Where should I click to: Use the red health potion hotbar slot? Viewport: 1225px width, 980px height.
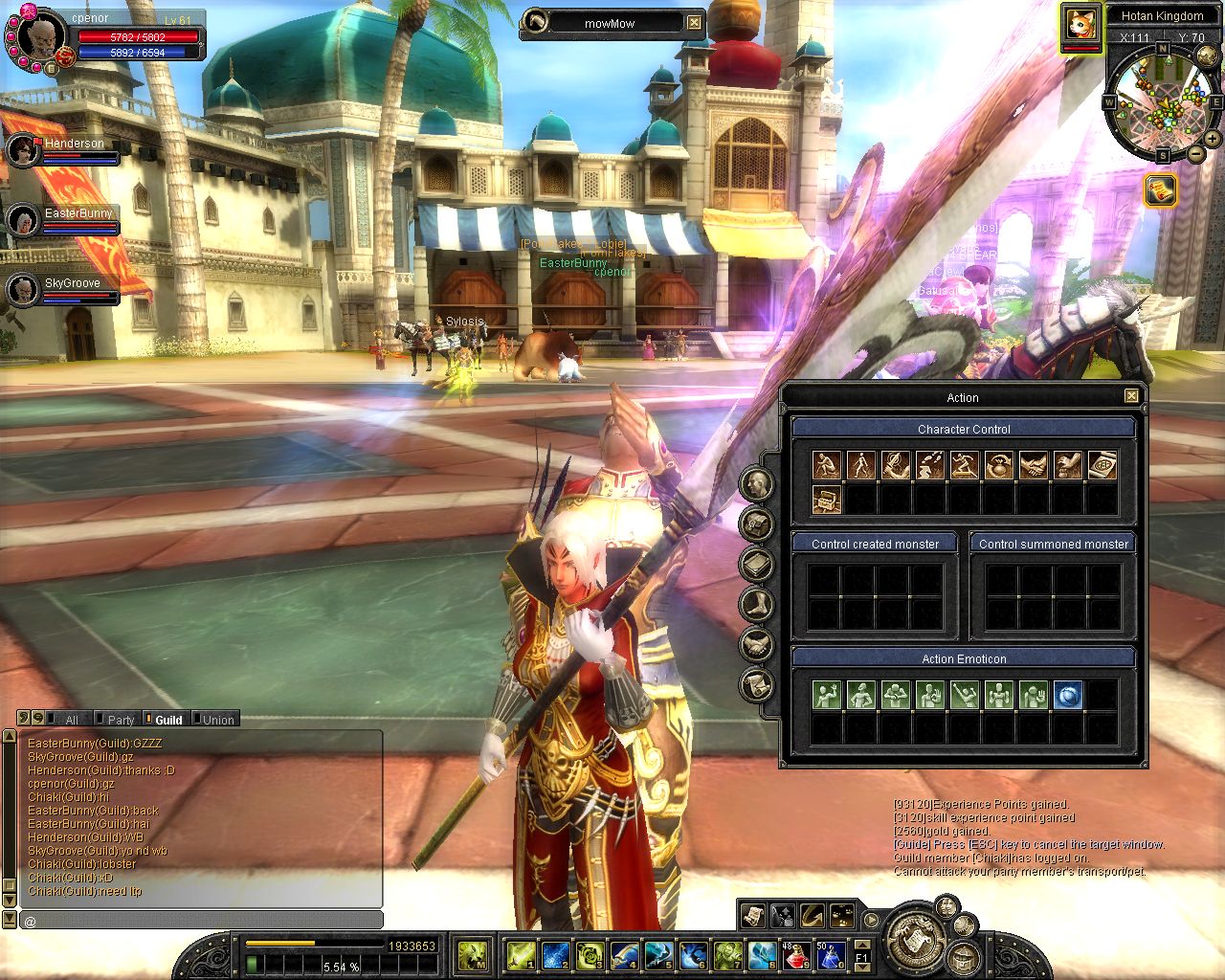796,954
